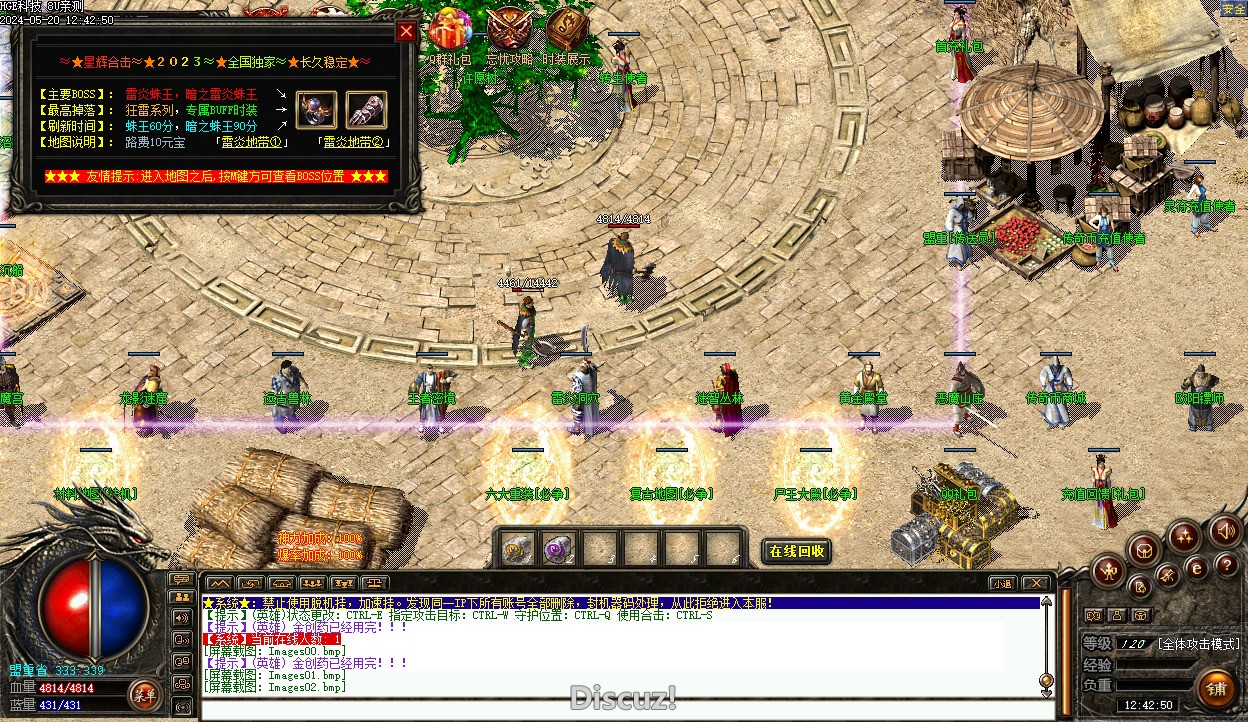This screenshot has height=722, width=1248.
Task: Close the boss info dialog
Action: [406, 31]
